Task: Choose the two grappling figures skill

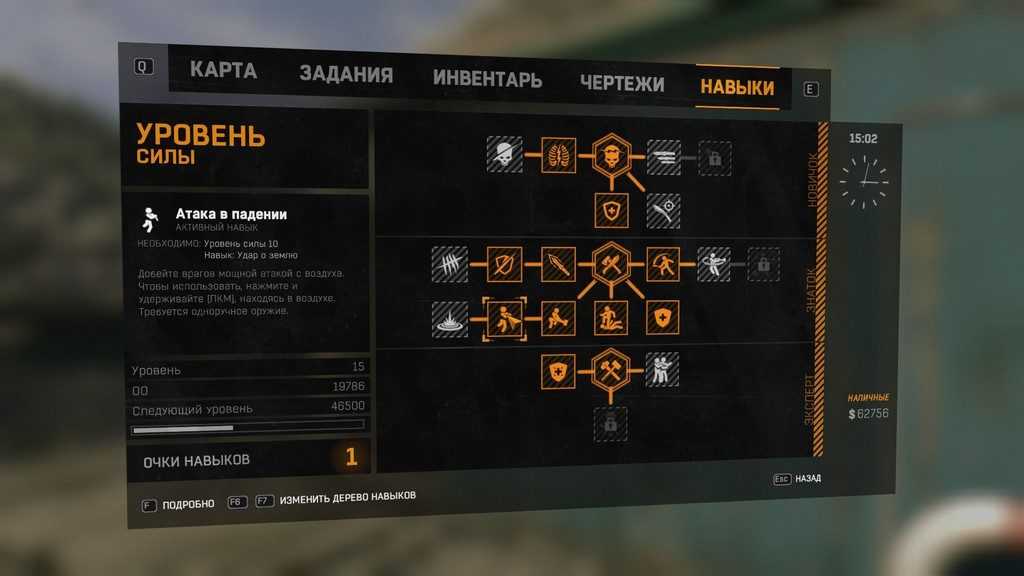Action: click(x=663, y=370)
